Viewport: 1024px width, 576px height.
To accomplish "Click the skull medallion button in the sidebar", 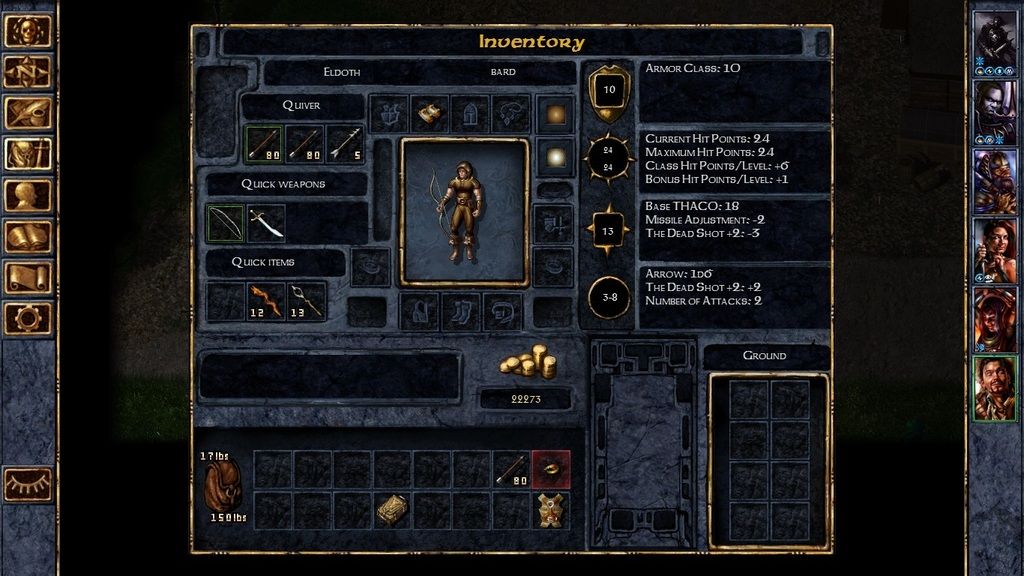I will pyautogui.click(x=28, y=31).
